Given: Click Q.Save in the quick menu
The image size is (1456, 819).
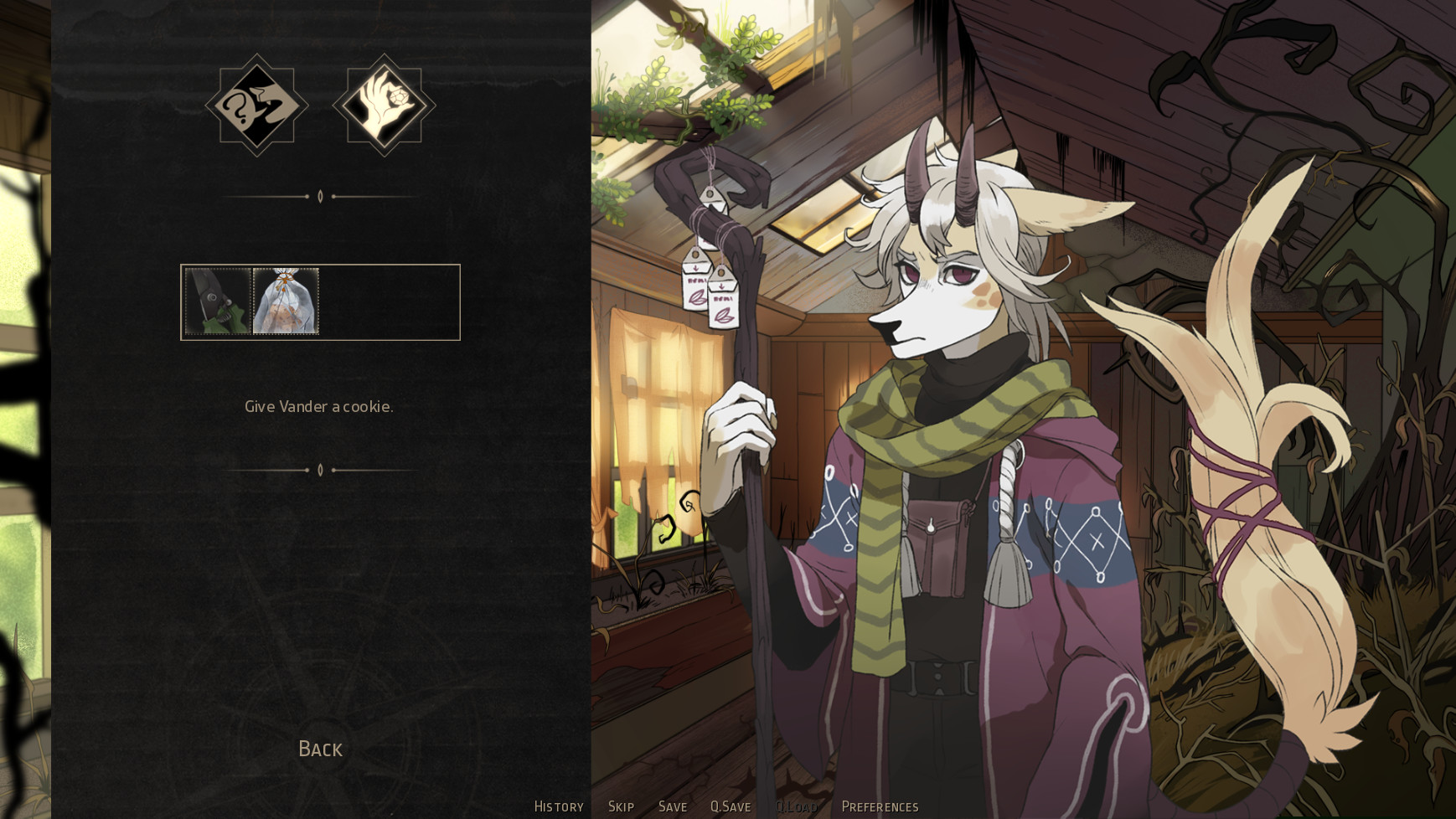Looking at the screenshot, I should 730,806.
